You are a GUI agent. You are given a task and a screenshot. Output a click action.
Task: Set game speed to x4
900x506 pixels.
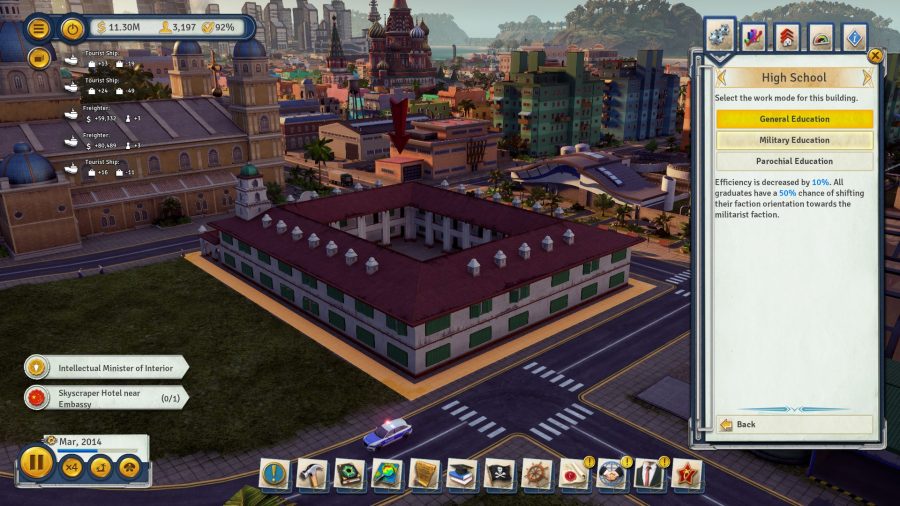pyautogui.click(x=73, y=466)
